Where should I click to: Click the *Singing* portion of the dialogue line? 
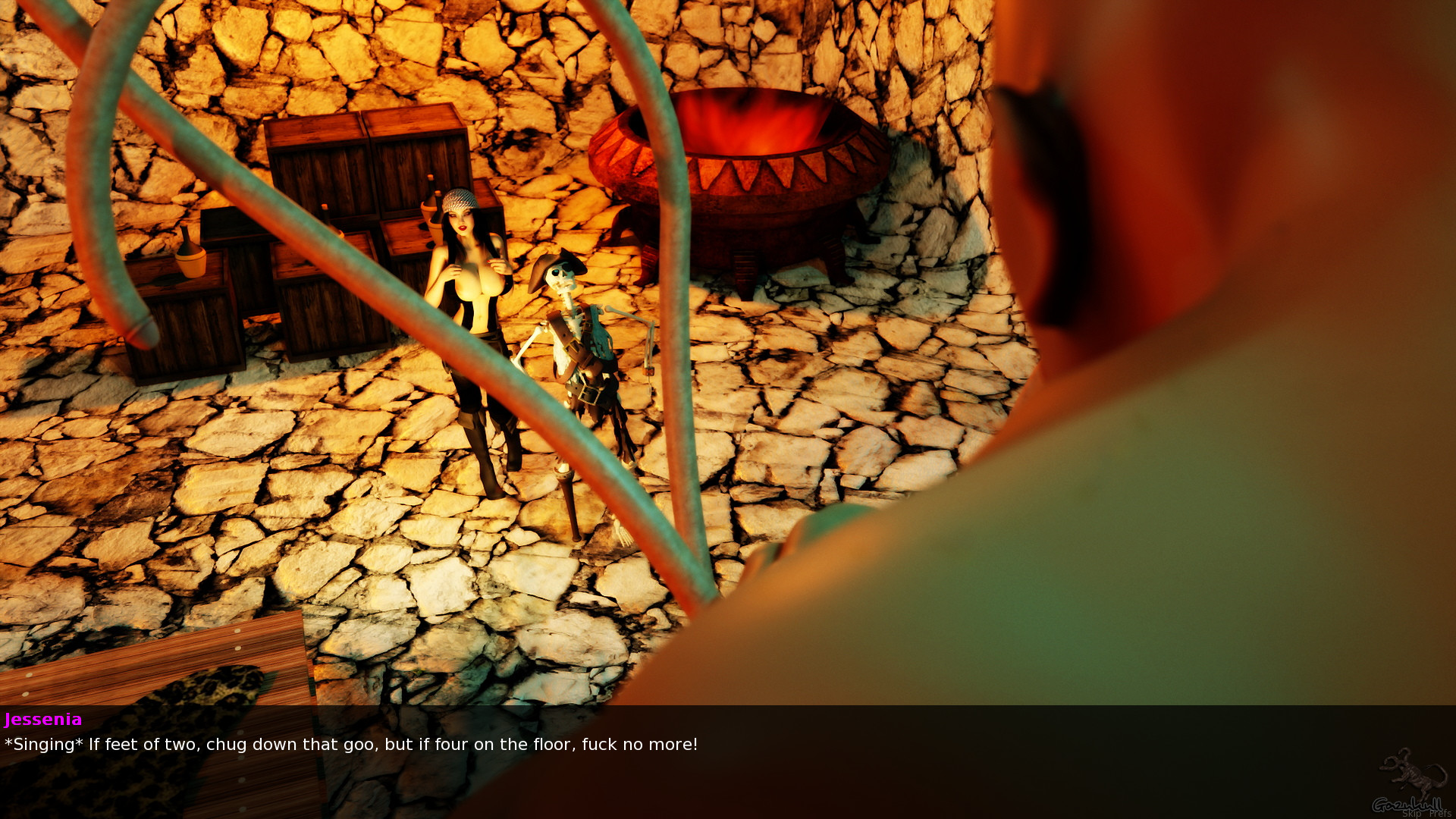tap(42, 745)
